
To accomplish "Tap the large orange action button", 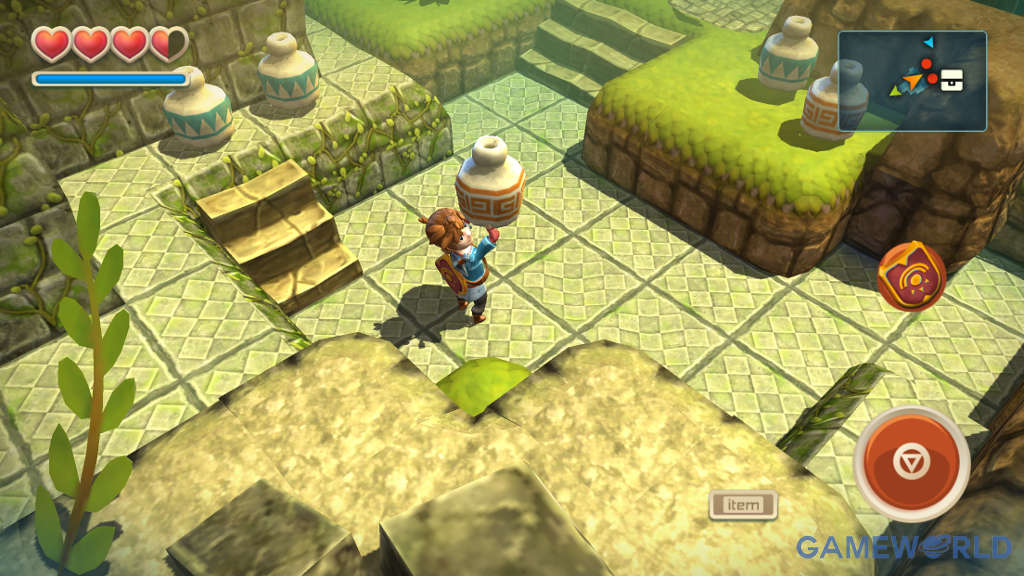I will [x=911, y=463].
